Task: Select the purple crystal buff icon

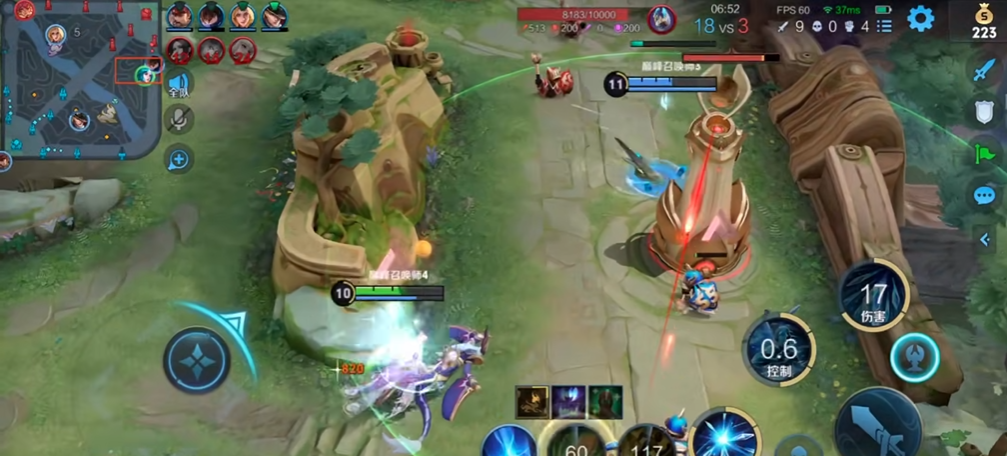Action: (570, 402)
